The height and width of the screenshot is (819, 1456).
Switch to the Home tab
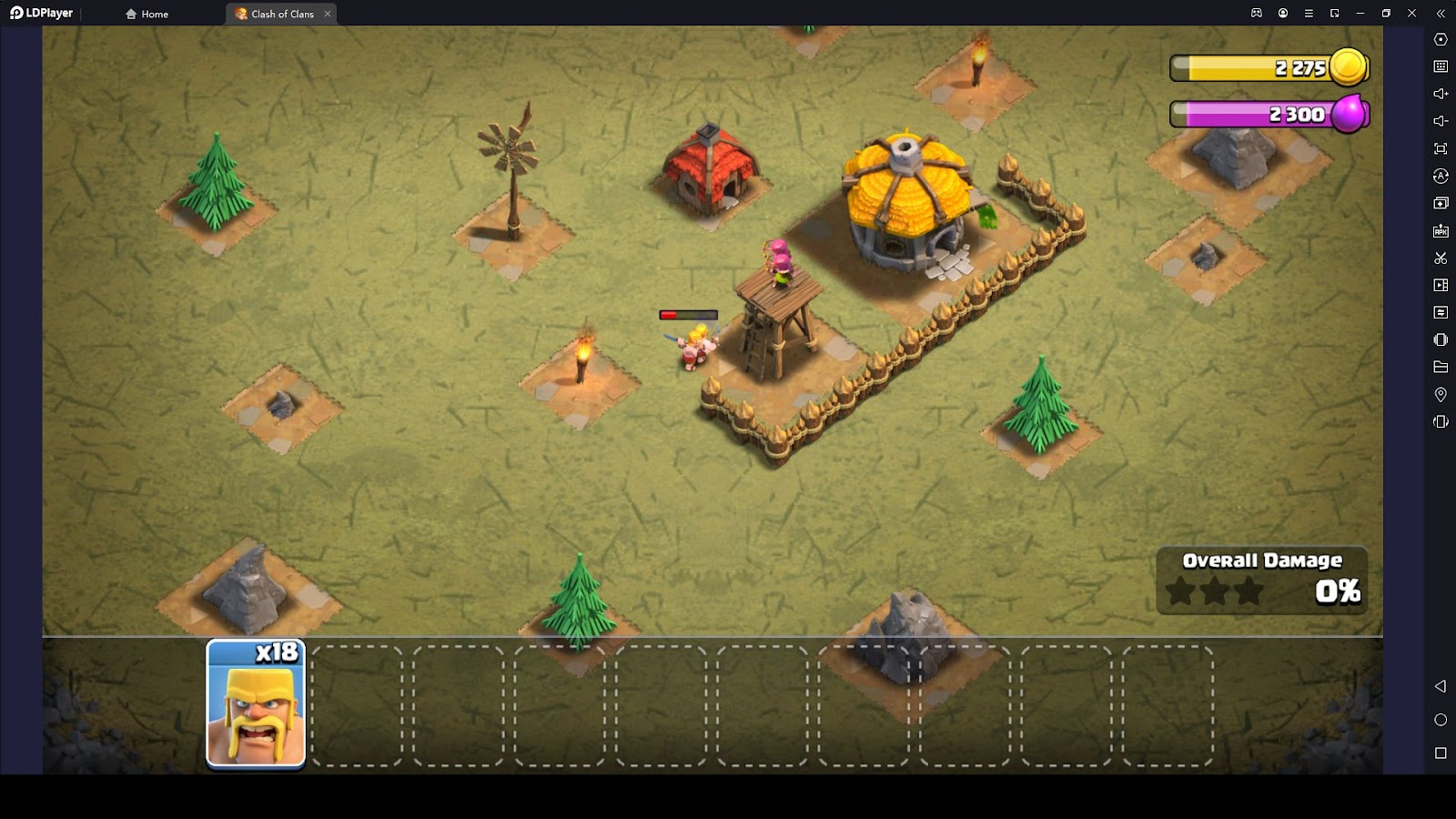click(147, 14)
